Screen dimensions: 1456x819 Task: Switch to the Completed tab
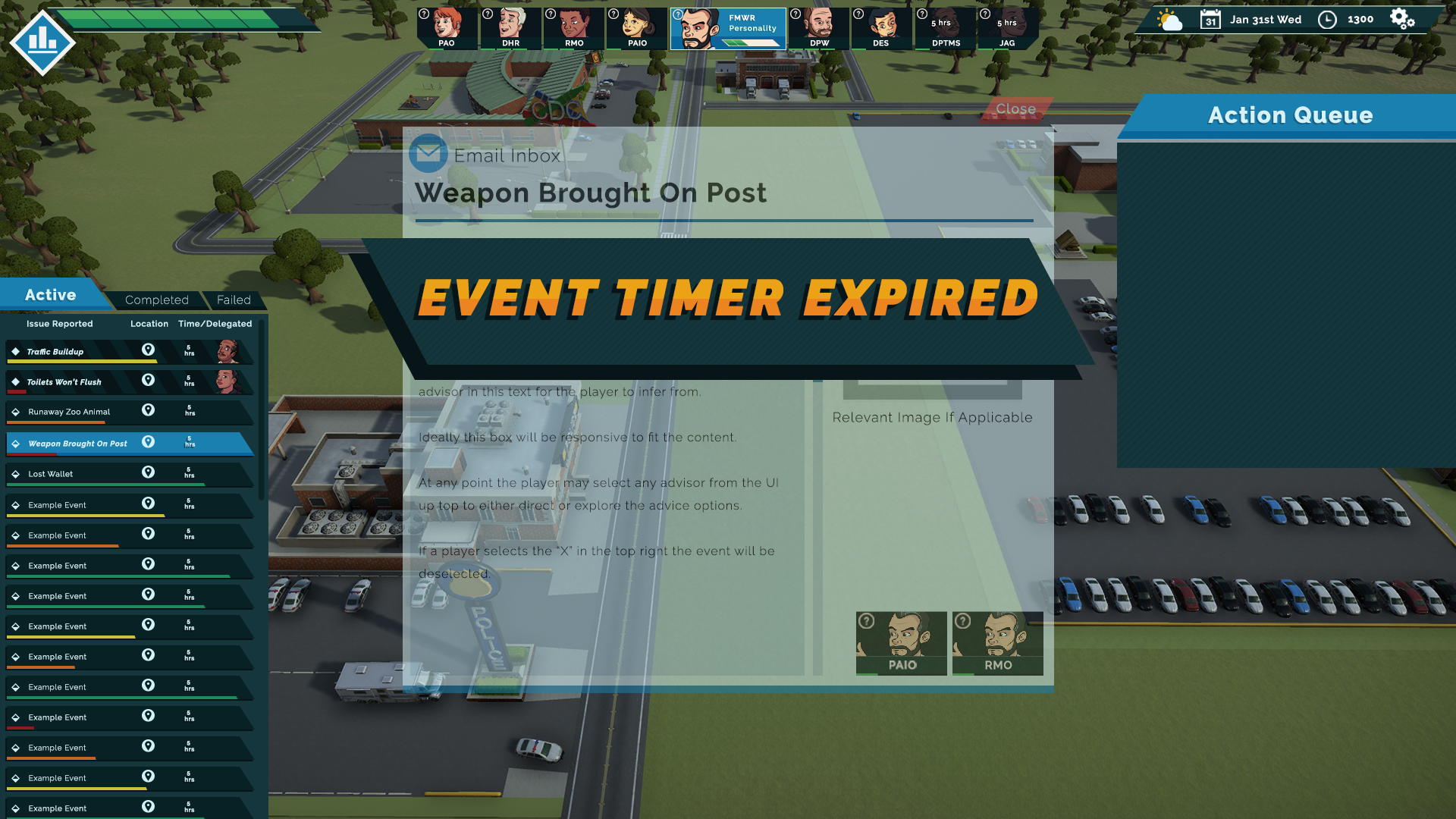(156, 300)
